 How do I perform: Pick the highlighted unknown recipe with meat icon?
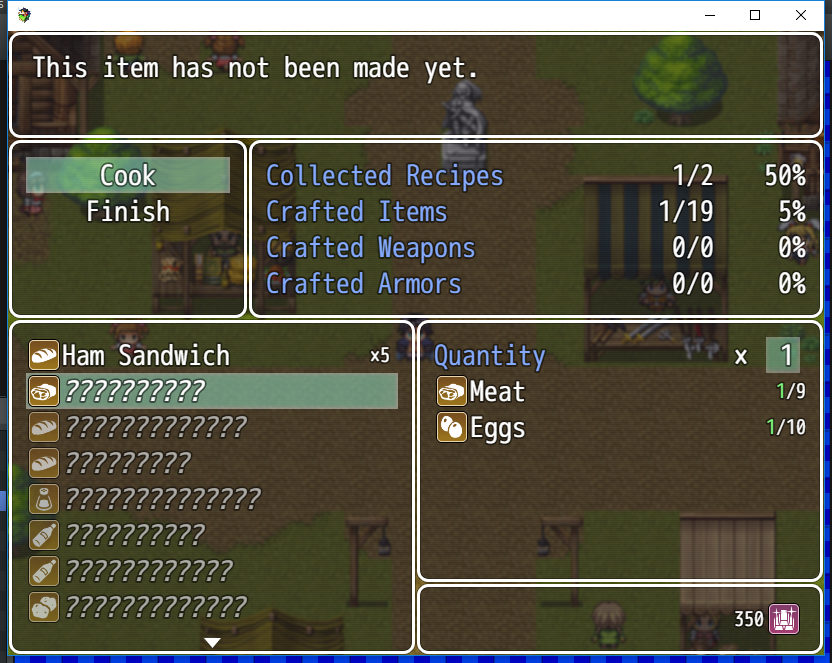tap(211, 392)
